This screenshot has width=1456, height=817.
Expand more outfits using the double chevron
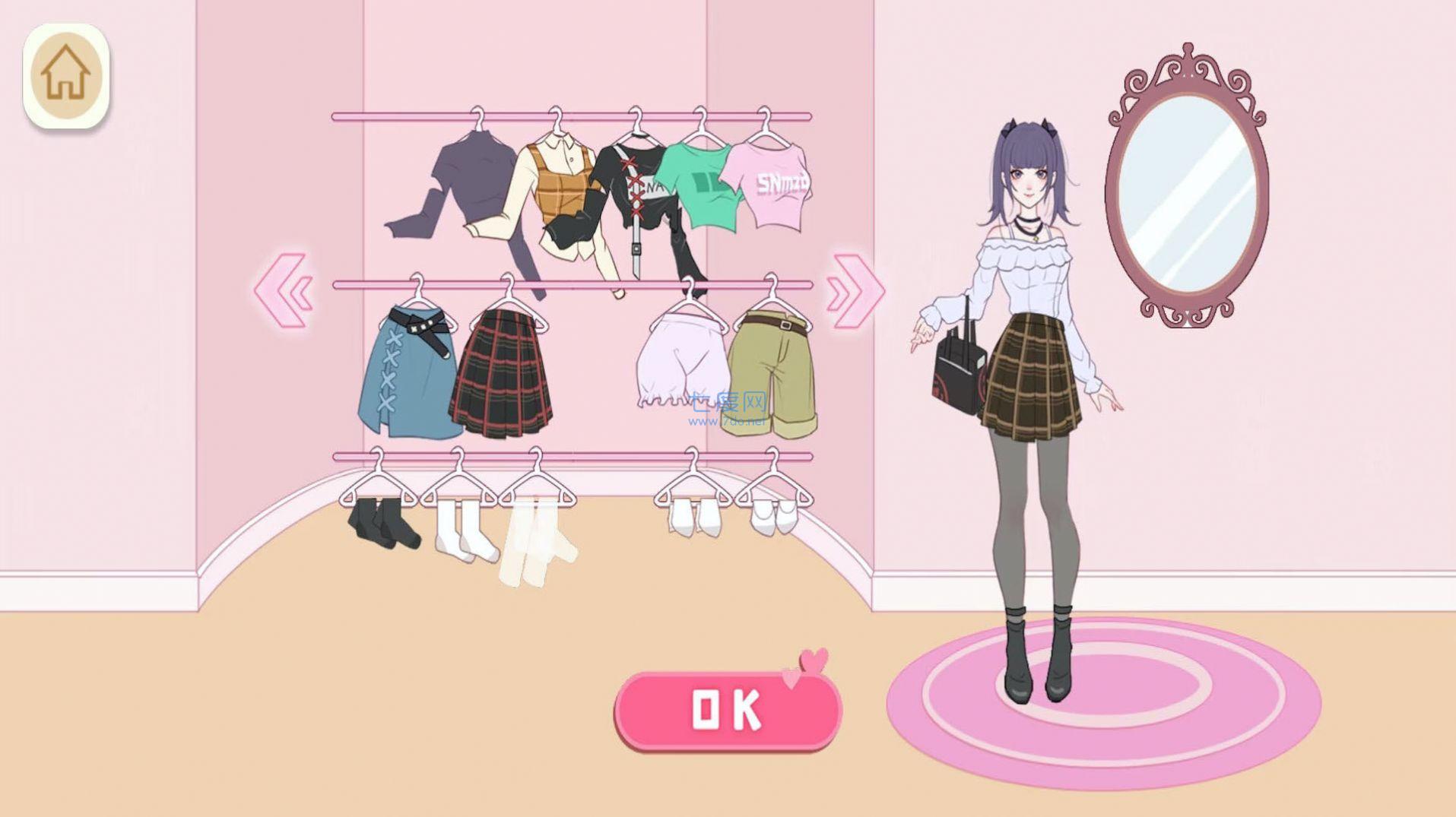point(852,293)
